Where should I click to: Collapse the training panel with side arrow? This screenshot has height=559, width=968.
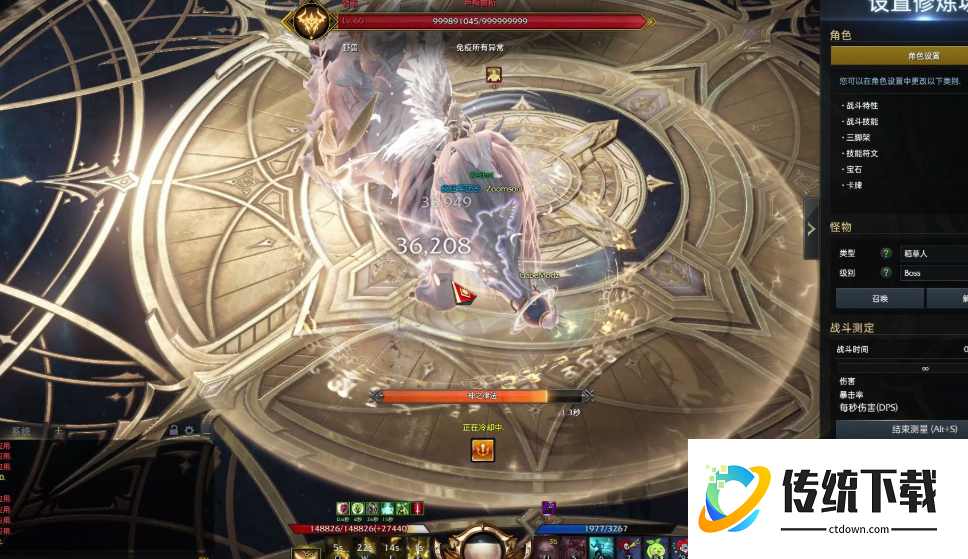coord(811,228)
